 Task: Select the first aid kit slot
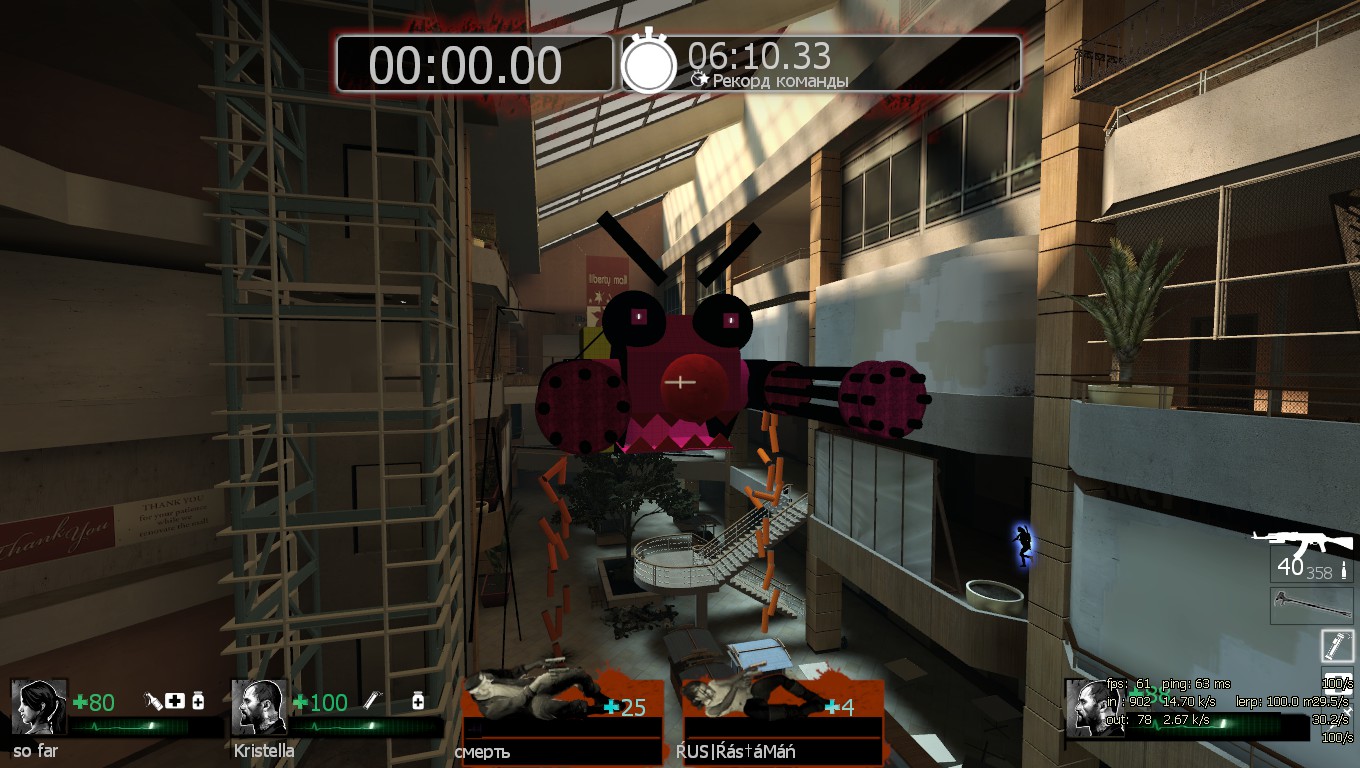(x=1337, y=683)
